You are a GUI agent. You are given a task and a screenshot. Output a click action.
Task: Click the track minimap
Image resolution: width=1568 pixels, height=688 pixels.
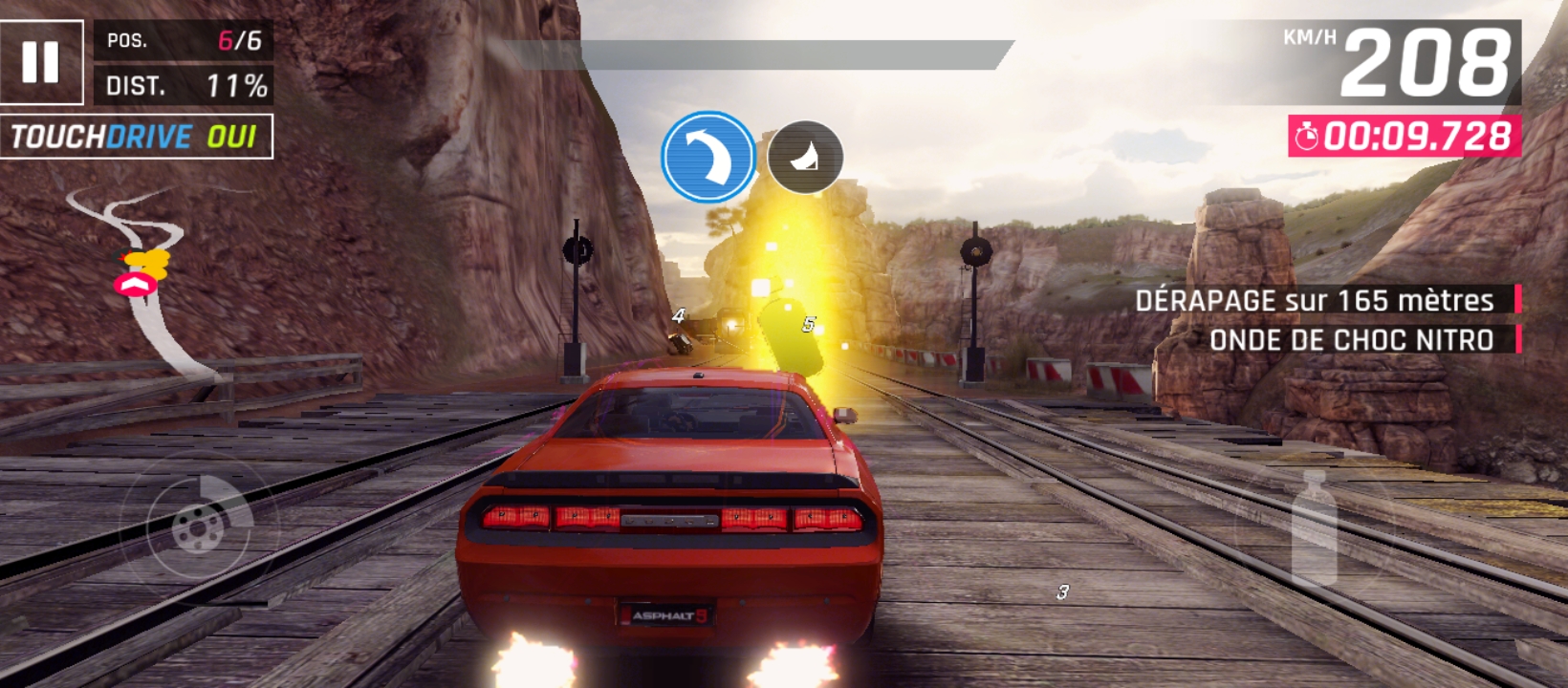pos(143,277)
